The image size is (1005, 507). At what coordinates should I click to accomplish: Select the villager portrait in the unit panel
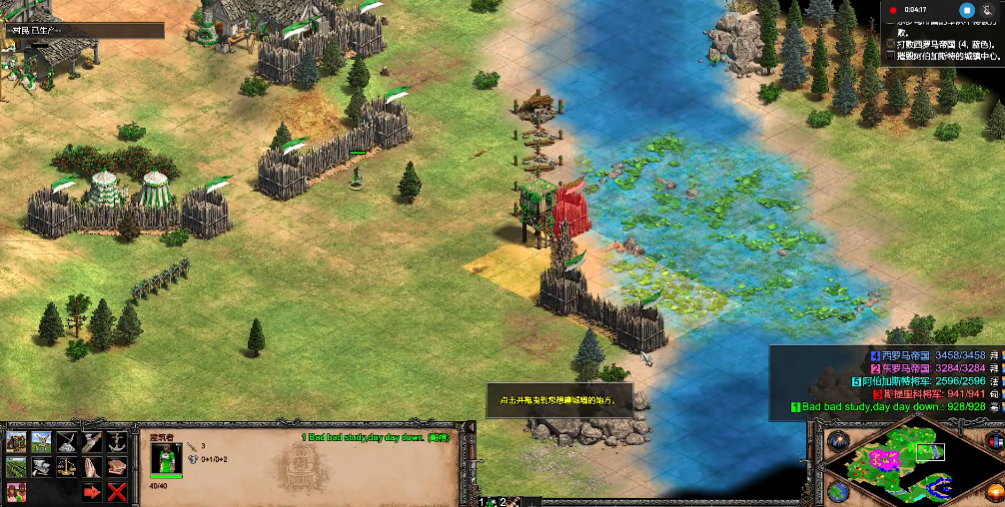point(166,461)
